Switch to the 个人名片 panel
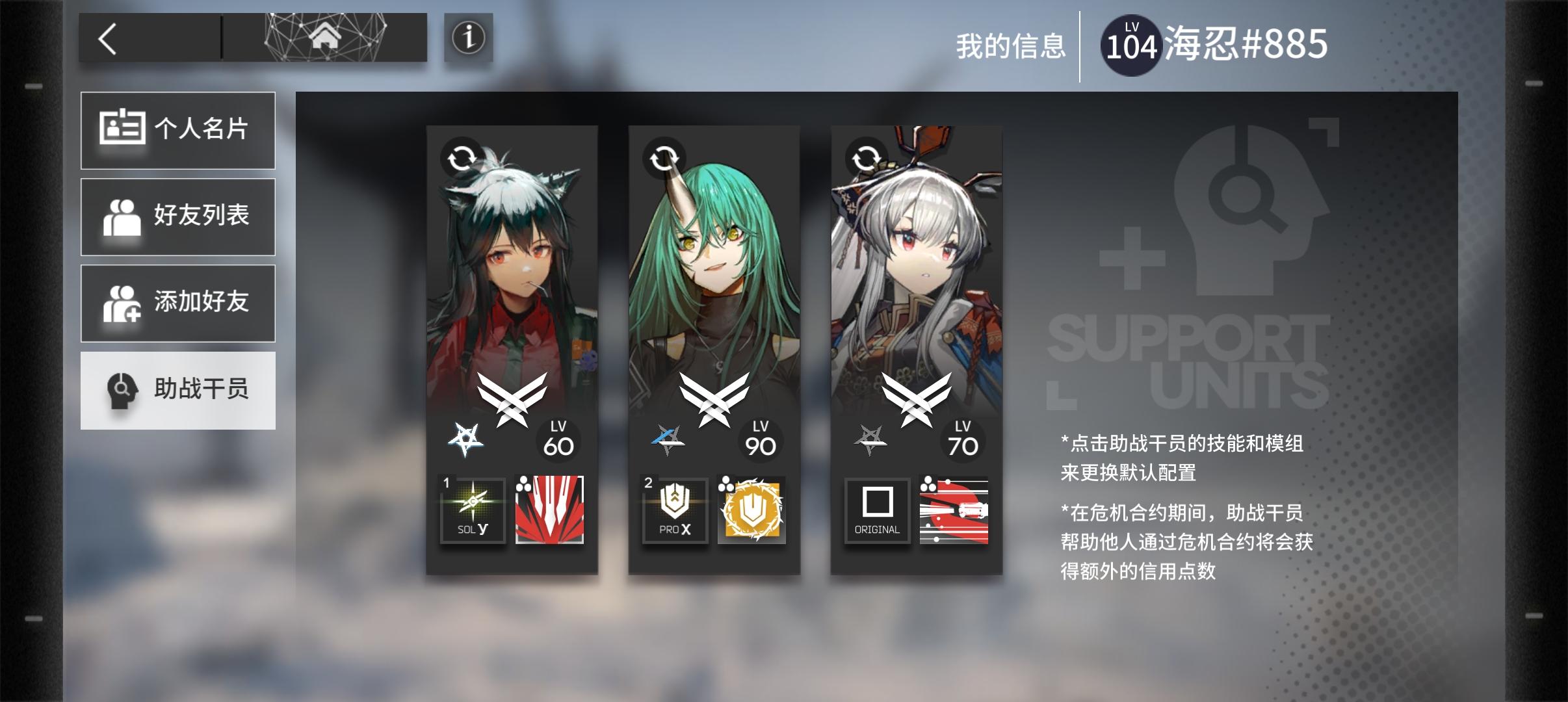This screenshot has height=702, width=1568. (178, 130)
